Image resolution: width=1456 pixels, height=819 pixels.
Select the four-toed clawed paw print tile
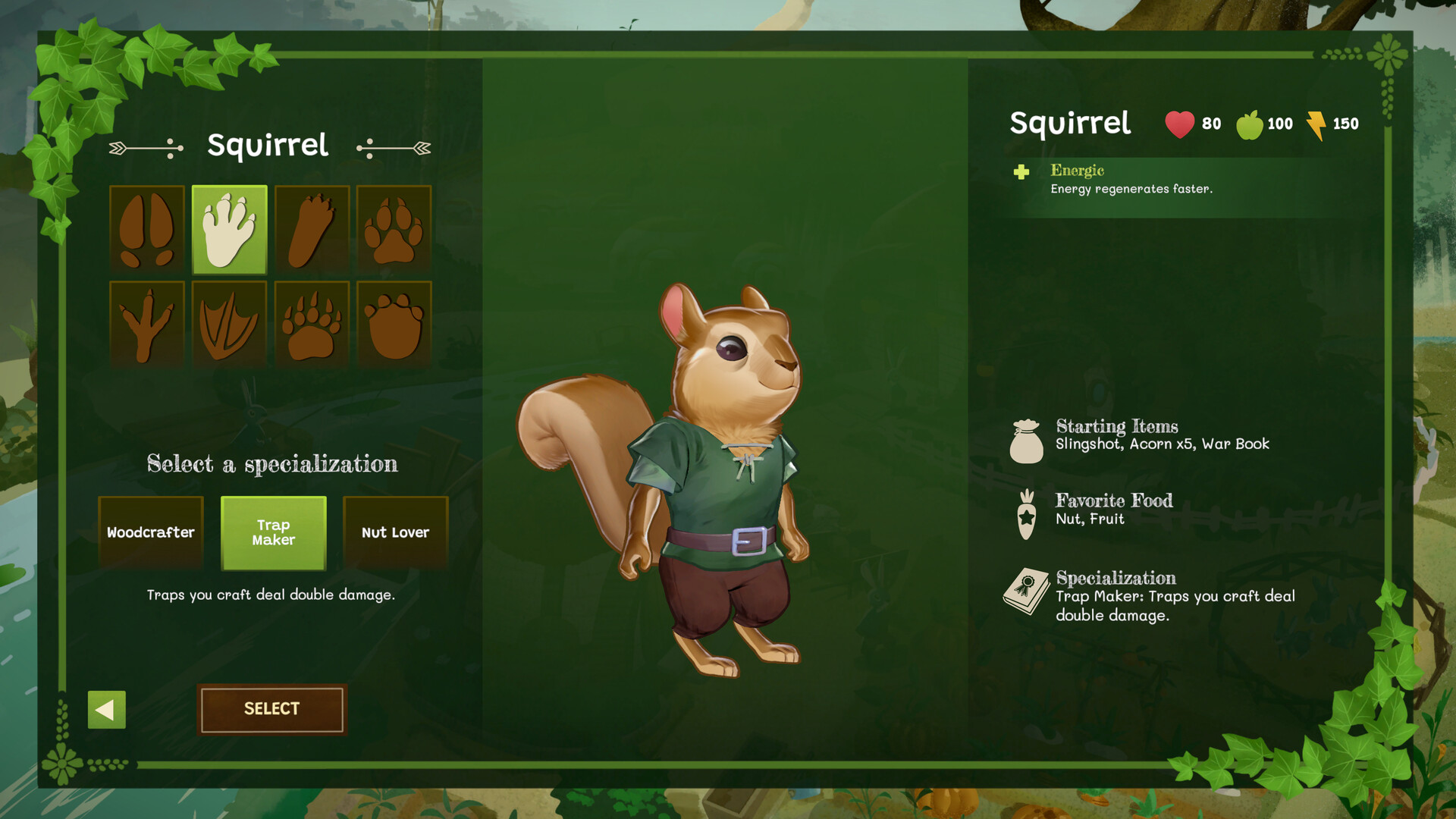coord(394,229)
